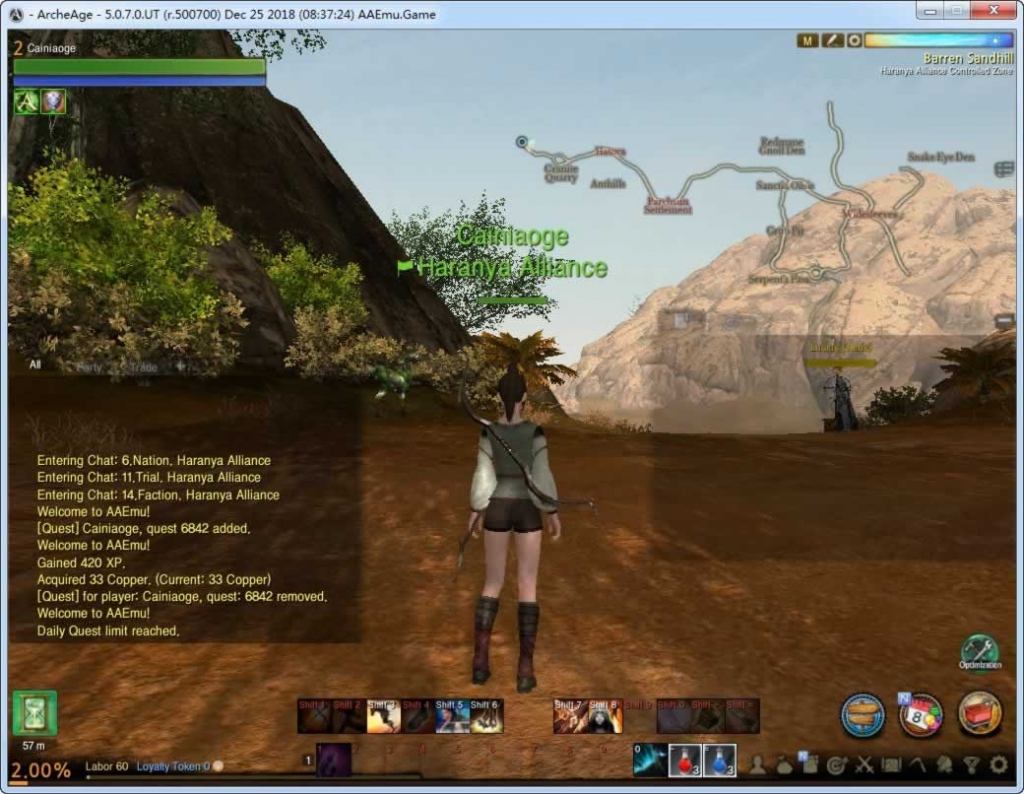Image resolution: width=1024 pixels, height=794 pixels.
Task: Open the calendar events icon
Action: pos(921,715)
